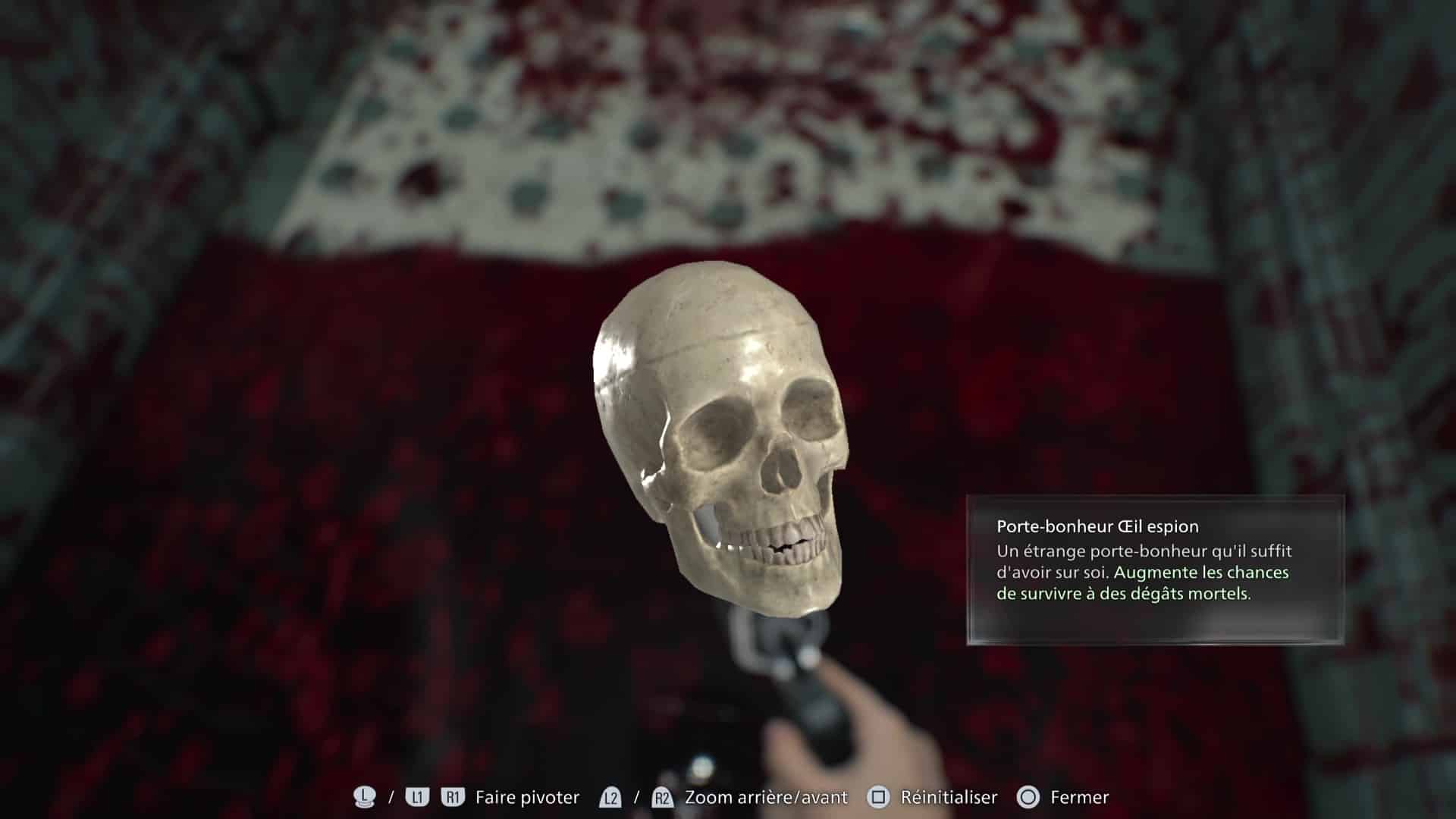This screenshot has height=819, width=1456.
Task: Select the Zoom arrière/avant control prompt
Action: point(764,797)
